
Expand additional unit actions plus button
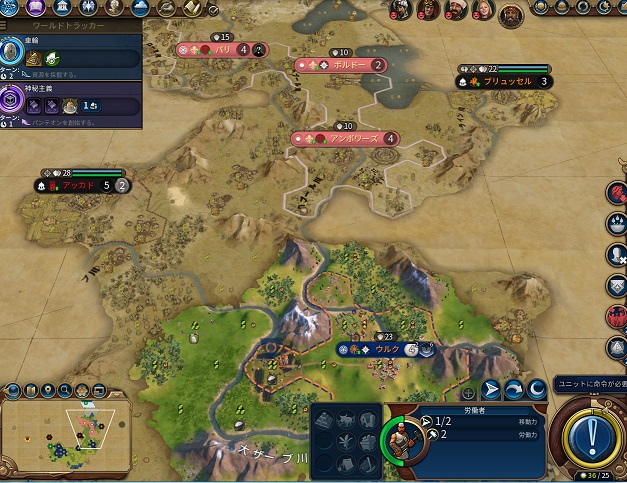tap(467, 392)
